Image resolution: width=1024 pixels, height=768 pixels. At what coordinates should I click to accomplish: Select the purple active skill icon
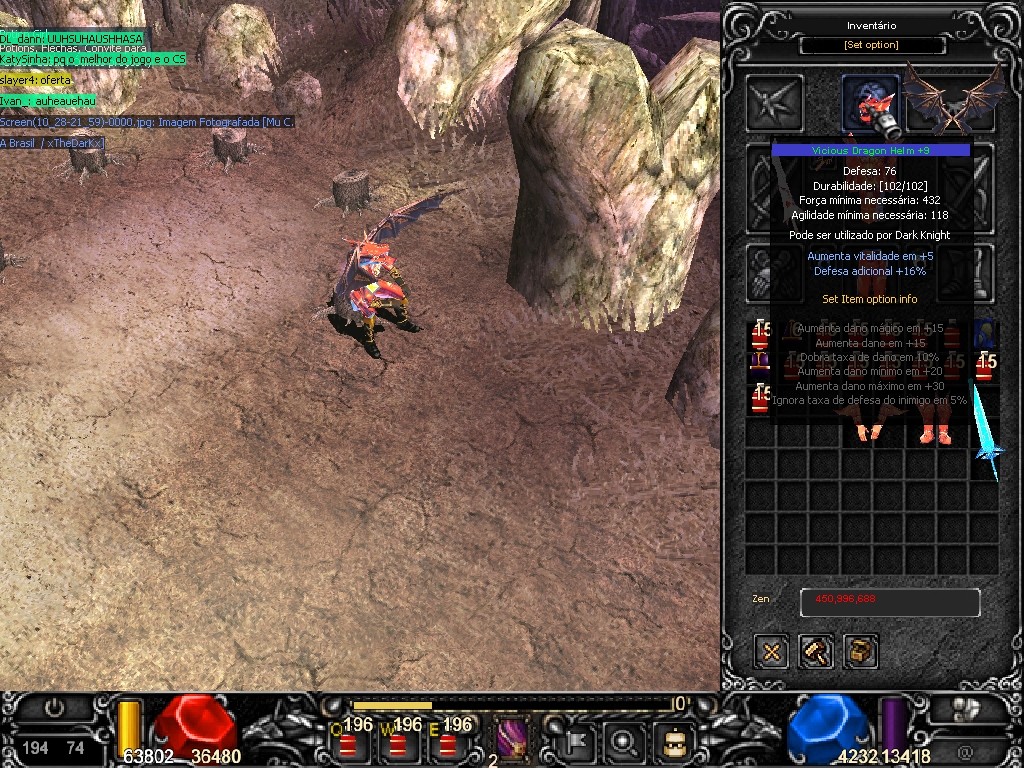pyautogui.click(x=511, y=741)
